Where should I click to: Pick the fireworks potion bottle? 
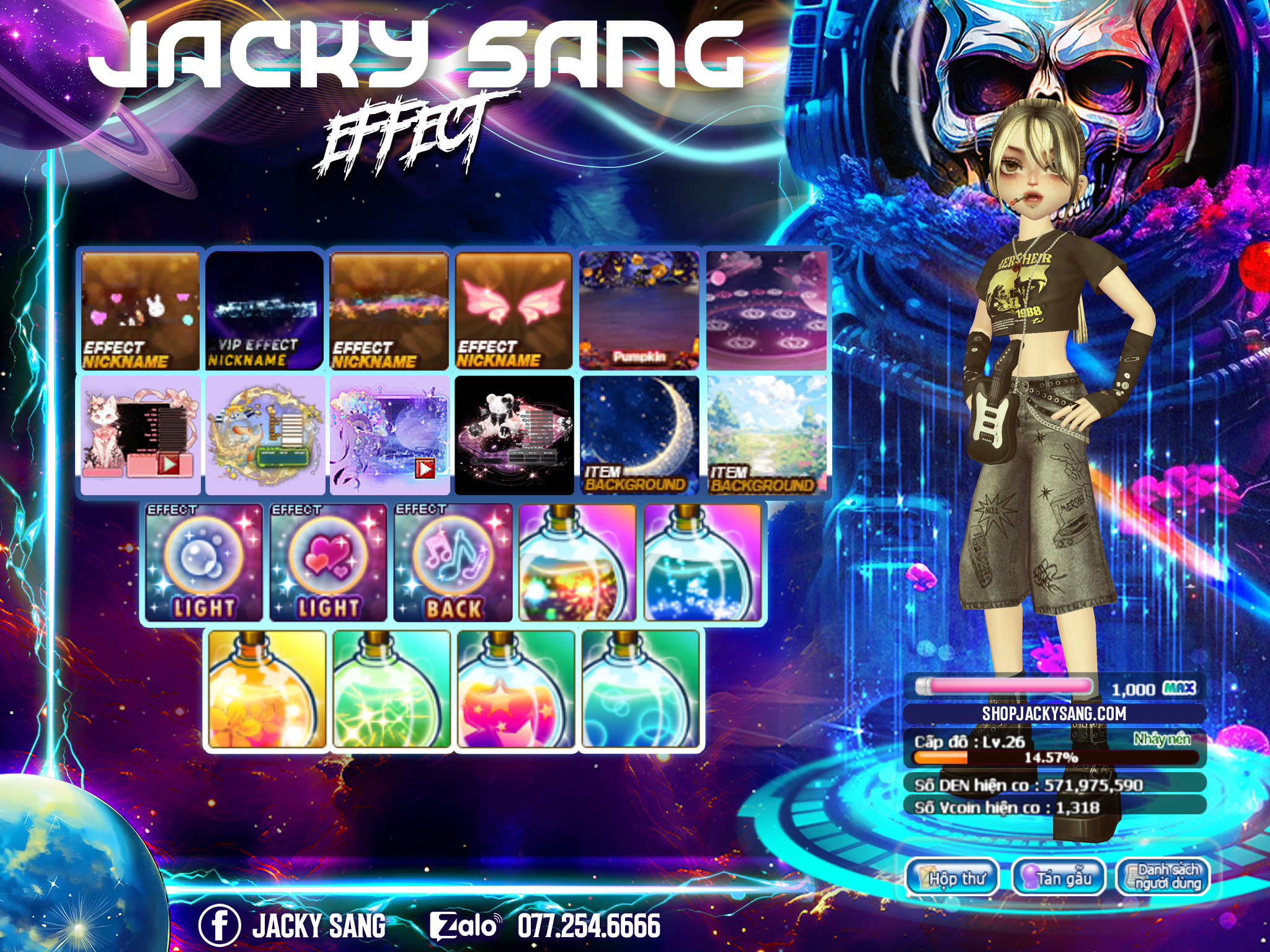pyautogui.click(x=577, y=563)
